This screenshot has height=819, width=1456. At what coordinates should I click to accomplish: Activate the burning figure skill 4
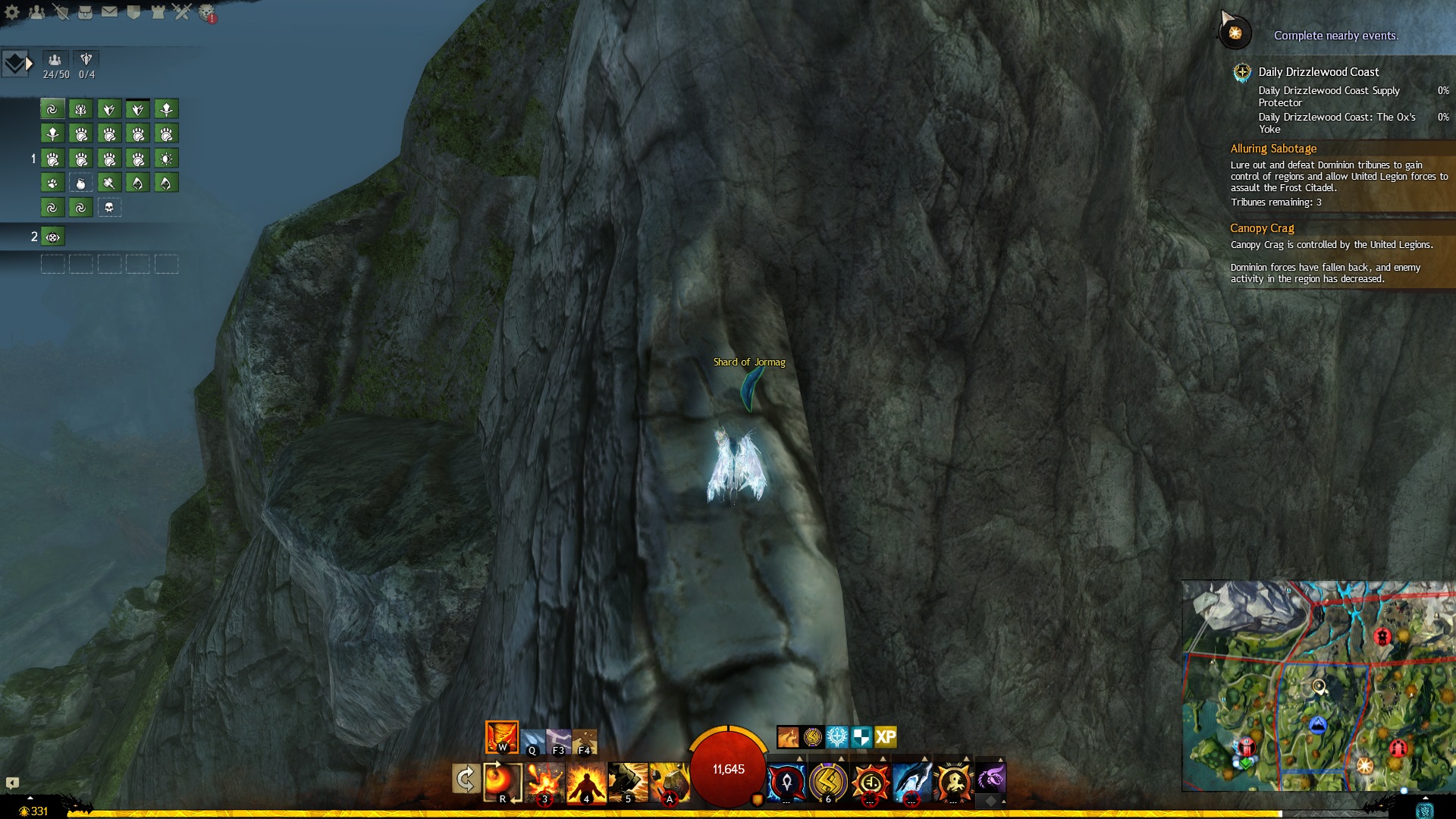tap(586, 783)
